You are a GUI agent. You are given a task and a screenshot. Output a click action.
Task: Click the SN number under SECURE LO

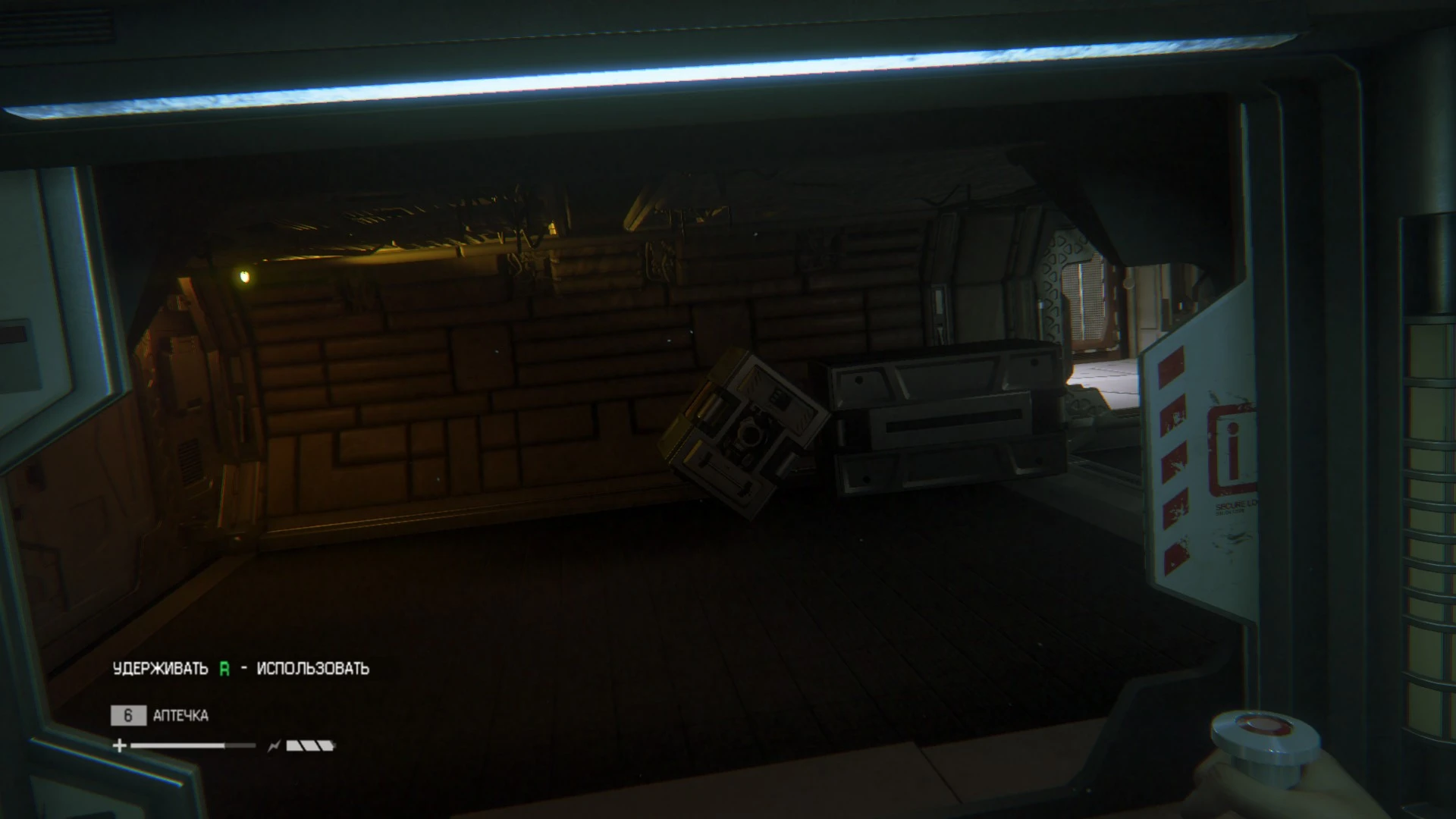click(x=1230, y=511)
